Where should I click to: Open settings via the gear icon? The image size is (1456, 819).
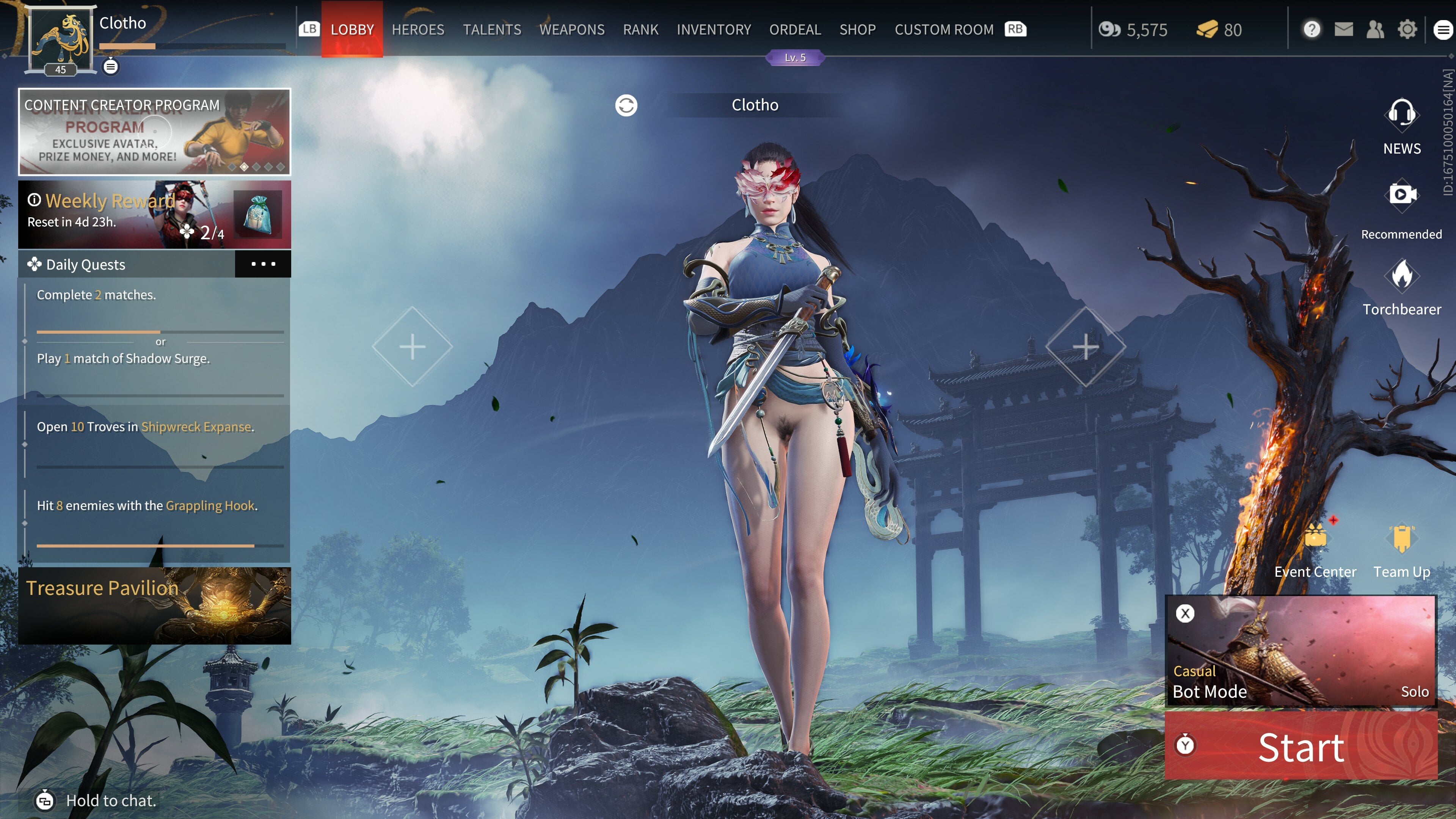tap(1407, 30)
